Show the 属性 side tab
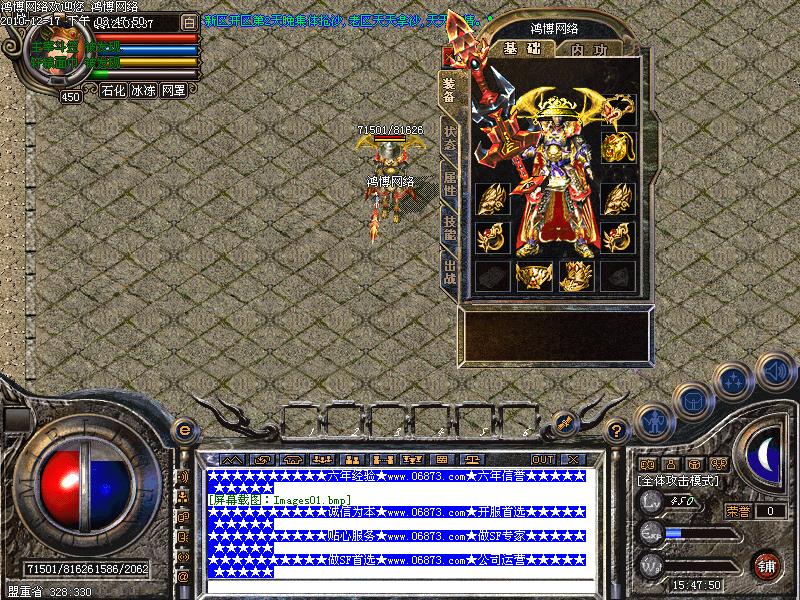Screen dimensions: 800x600 click(449, 184)
